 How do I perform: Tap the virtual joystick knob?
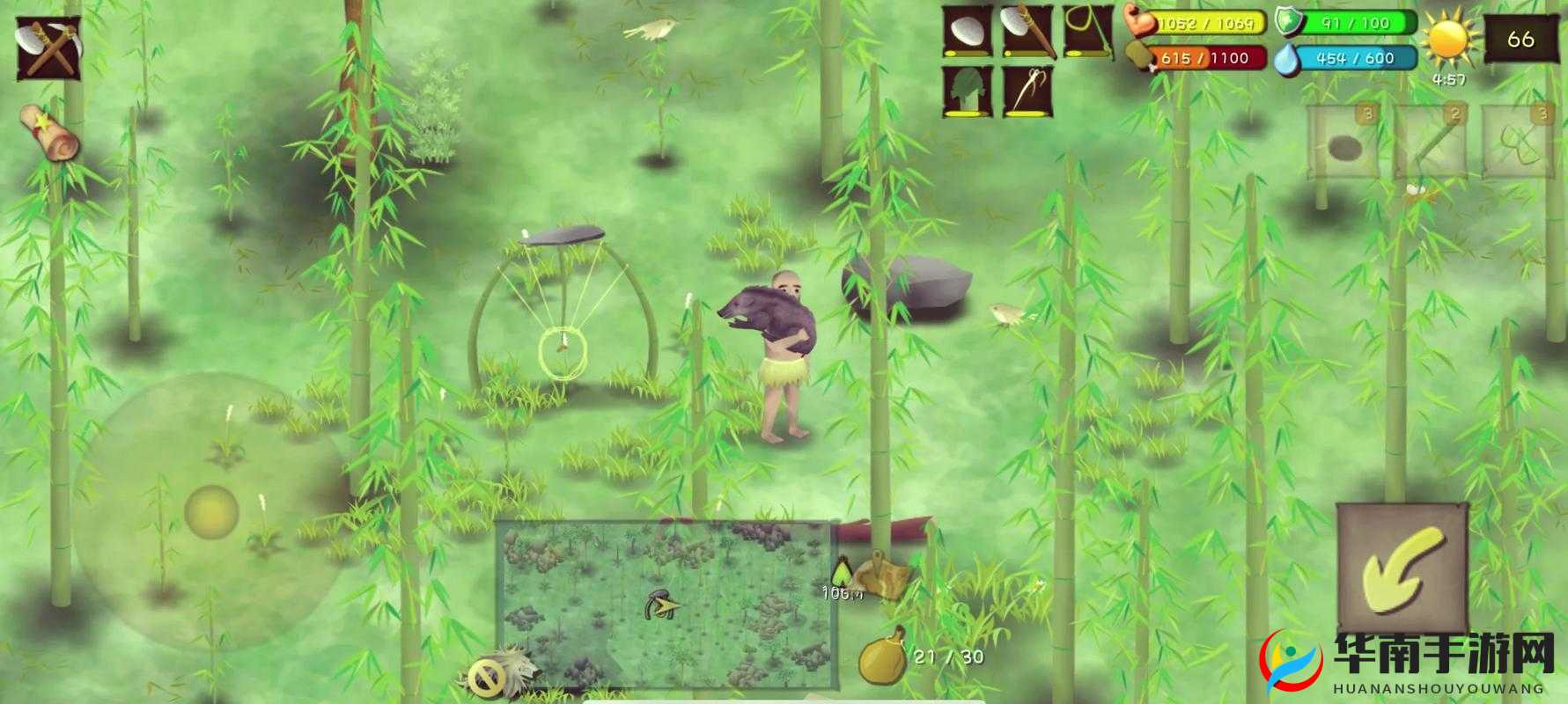211,510
